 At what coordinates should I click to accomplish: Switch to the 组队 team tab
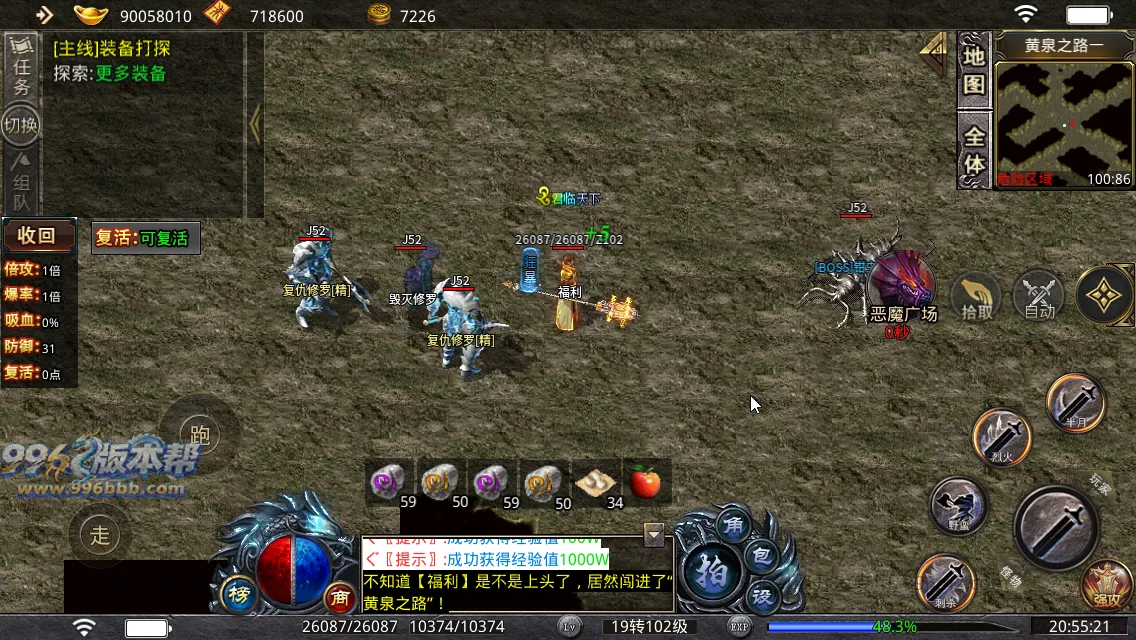pos(21,180)
